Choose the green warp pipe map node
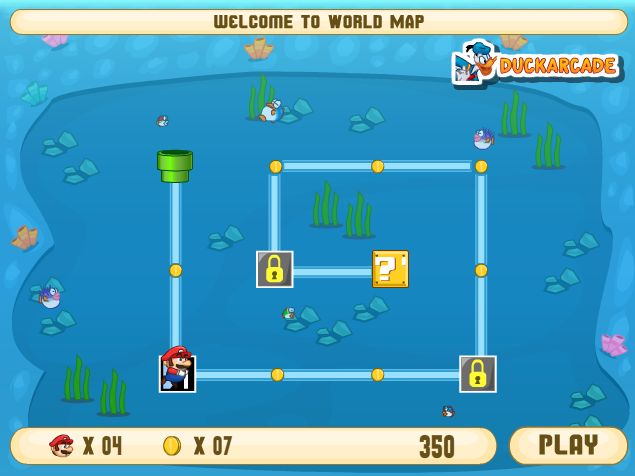 pyautogui.click(x=175, y=166)
